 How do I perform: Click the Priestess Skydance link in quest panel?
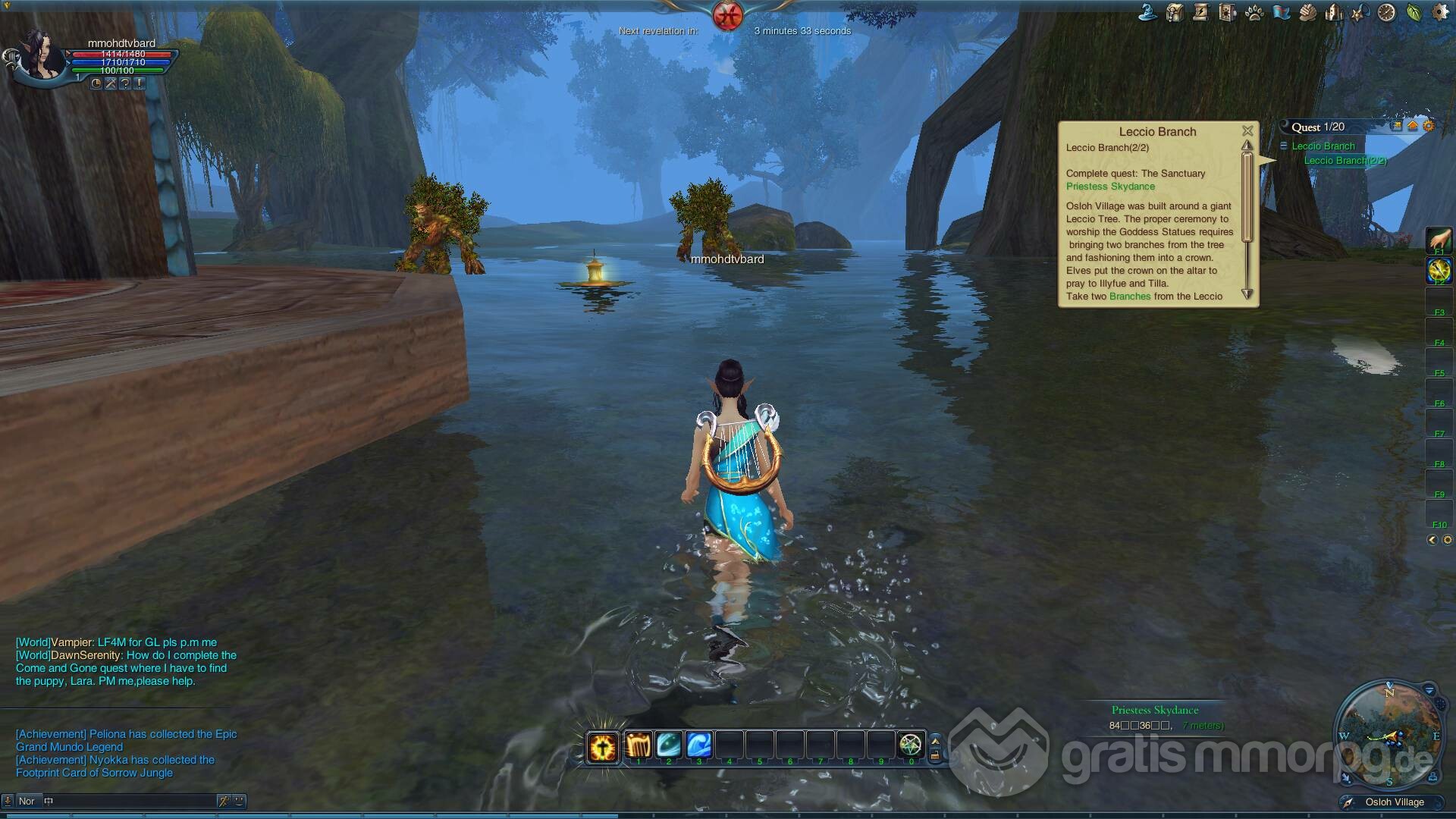pos(1110,187)
